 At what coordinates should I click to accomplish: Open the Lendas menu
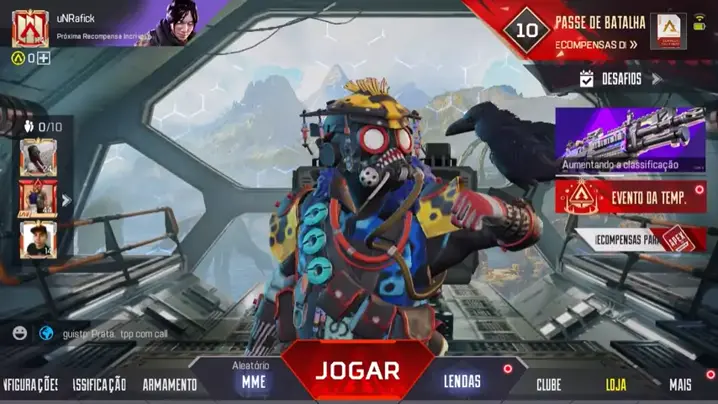point(462,381)
